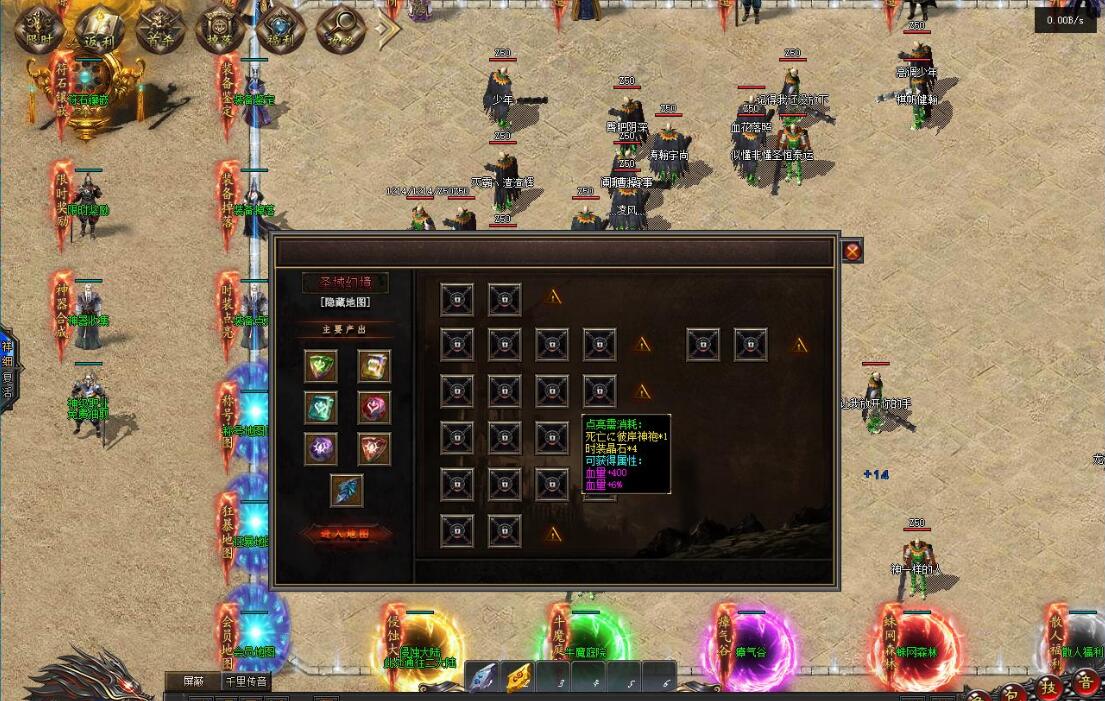Select the blue feather reward icon

coord(347,491)
